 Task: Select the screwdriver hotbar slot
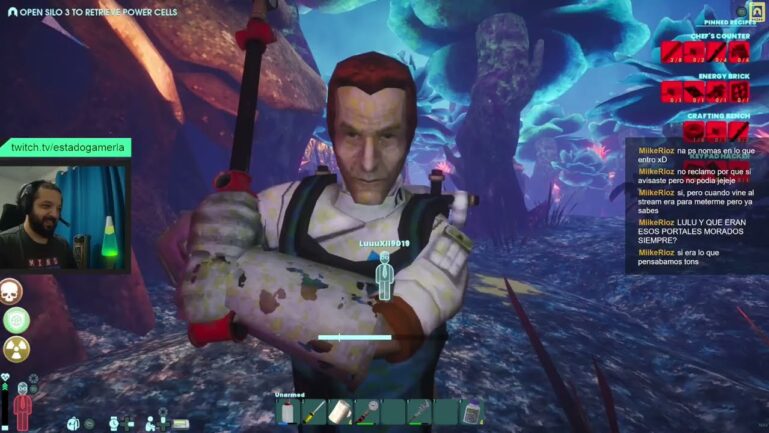315,412
